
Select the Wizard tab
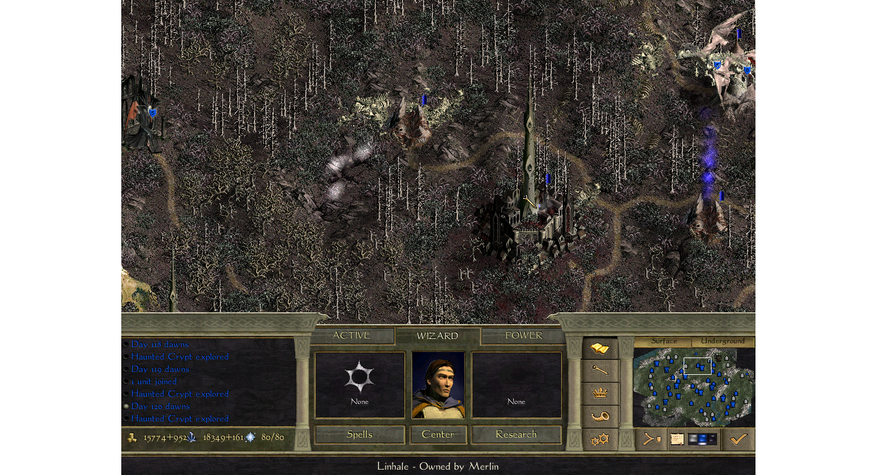click(x=438, y=336)
